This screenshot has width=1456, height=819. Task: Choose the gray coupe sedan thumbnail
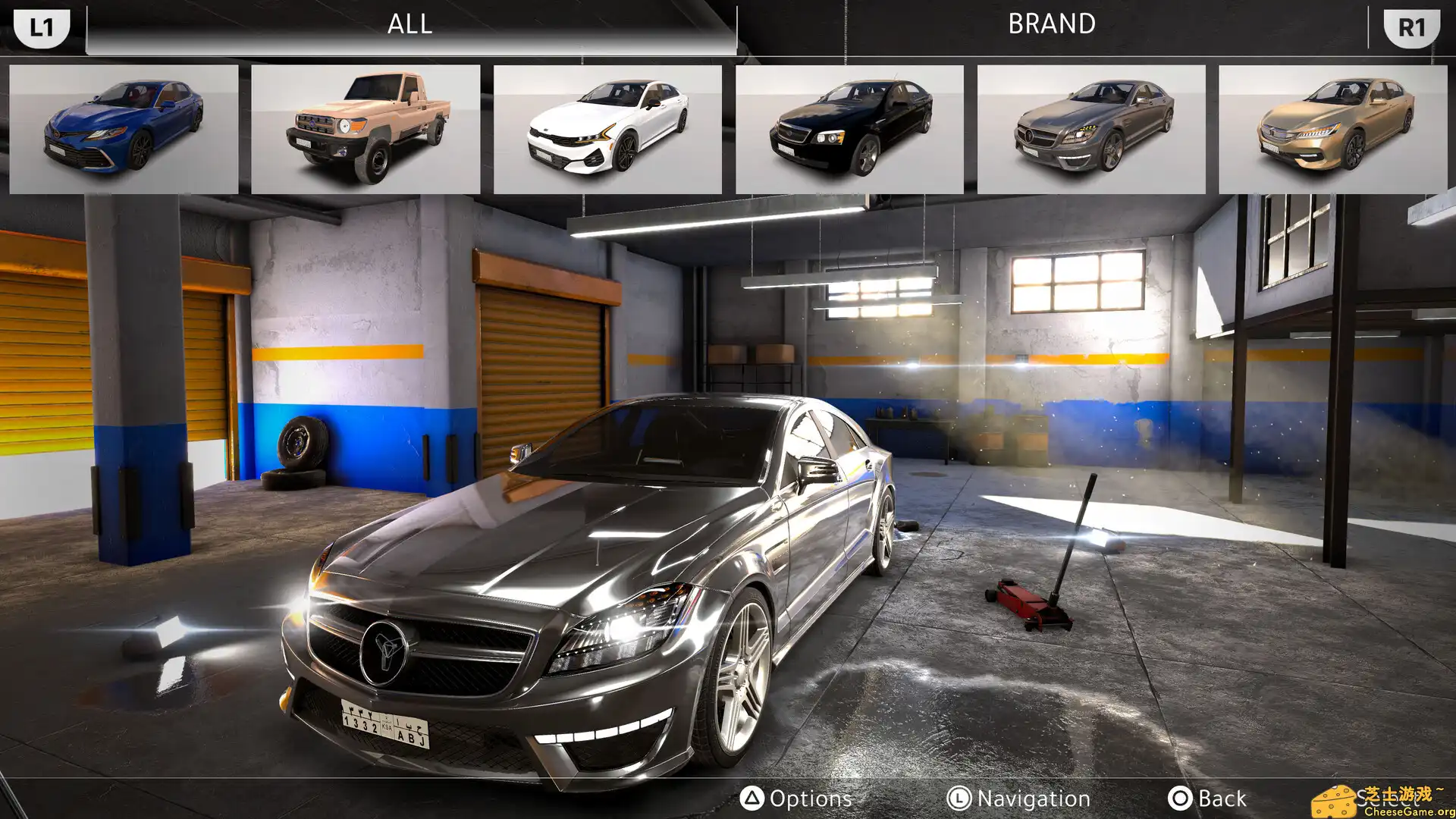point(1091,129)
